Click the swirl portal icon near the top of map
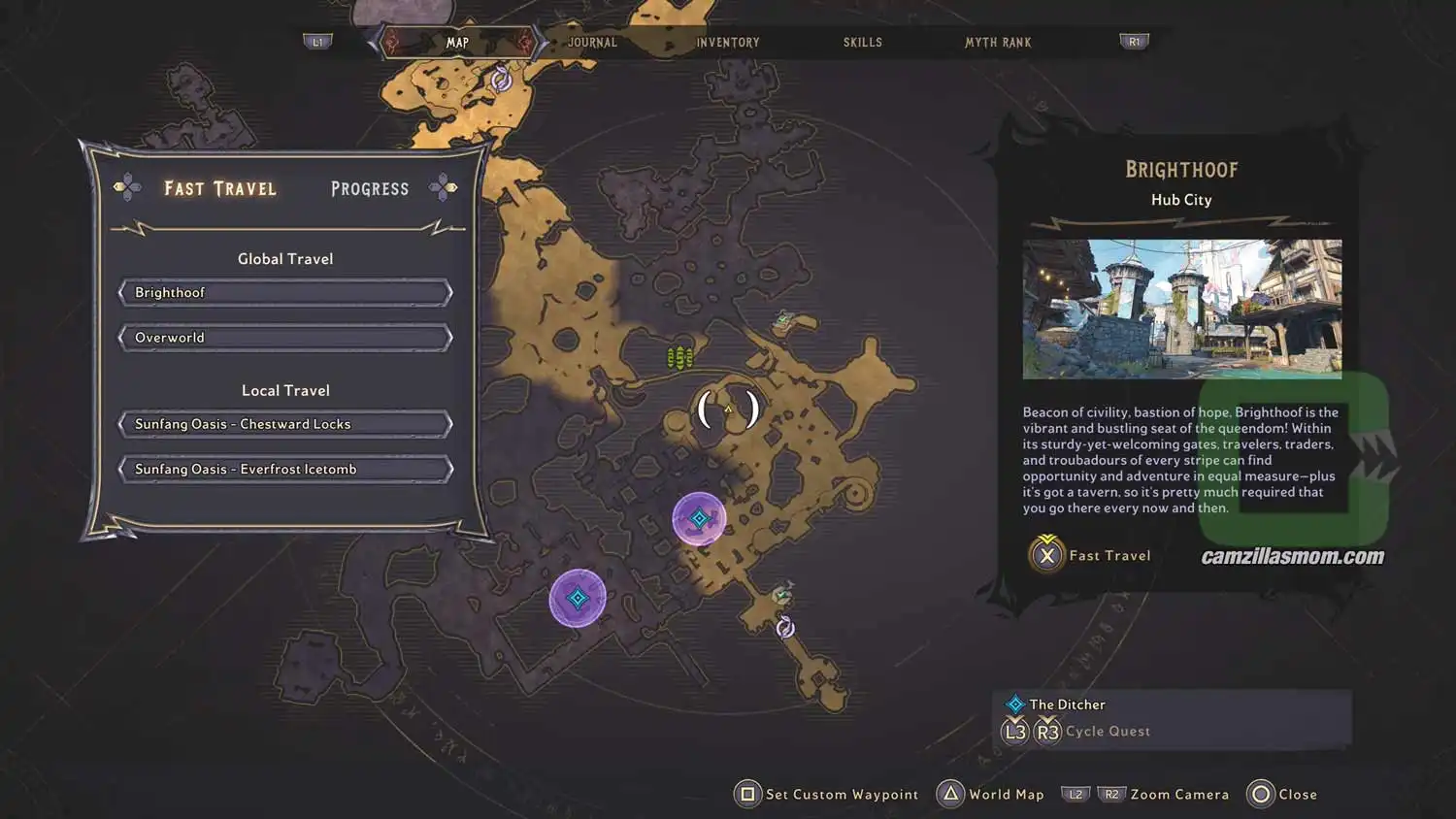The image size is (1456, 819). click(x=500, y=82)
